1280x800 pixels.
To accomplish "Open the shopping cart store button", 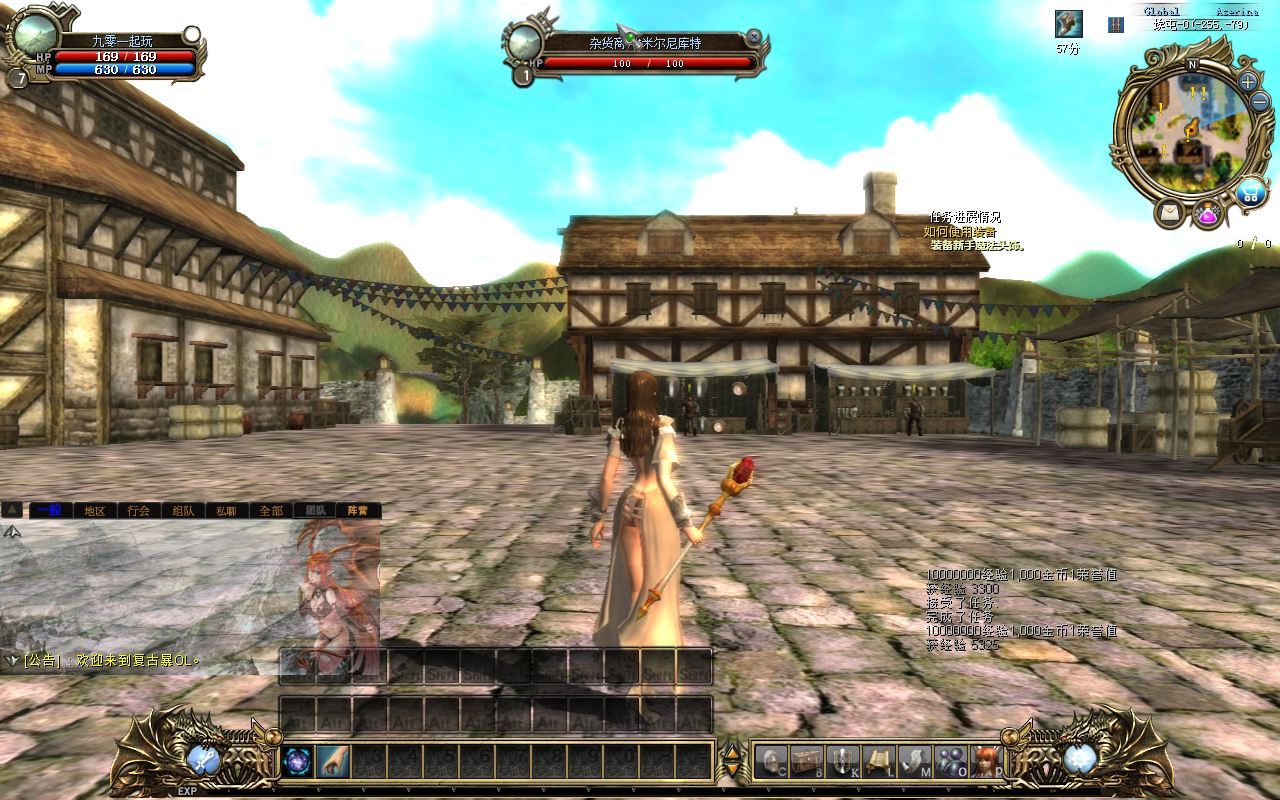I will tap(1249, 193).
